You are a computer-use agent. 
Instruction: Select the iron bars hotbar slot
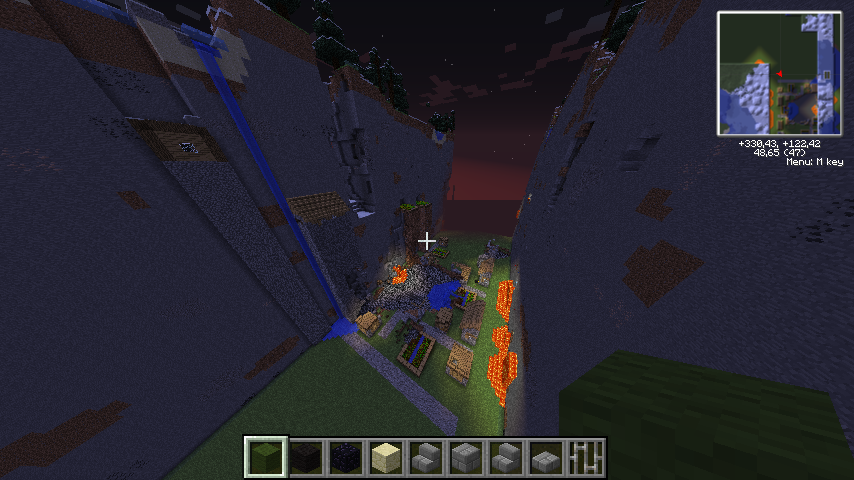pyautogui.click(x=587, y=457)
